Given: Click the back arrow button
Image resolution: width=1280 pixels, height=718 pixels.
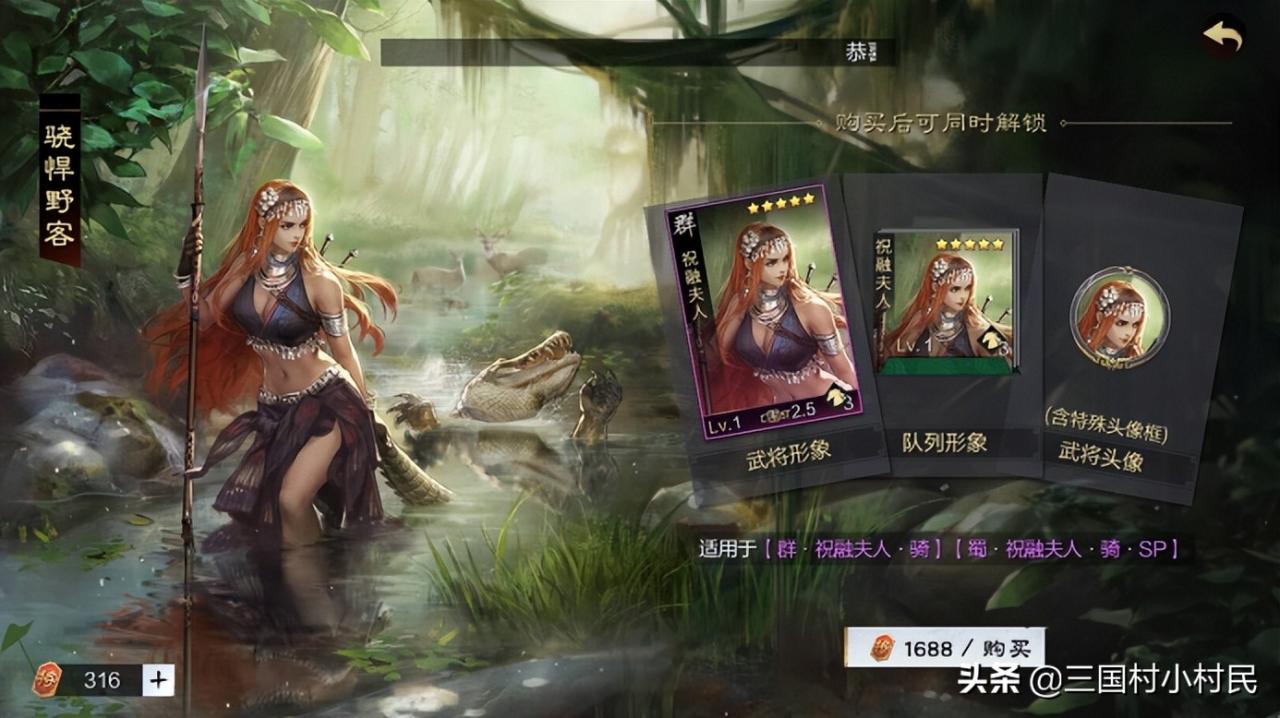Looking at the screenshot, I should point(1222,37).
